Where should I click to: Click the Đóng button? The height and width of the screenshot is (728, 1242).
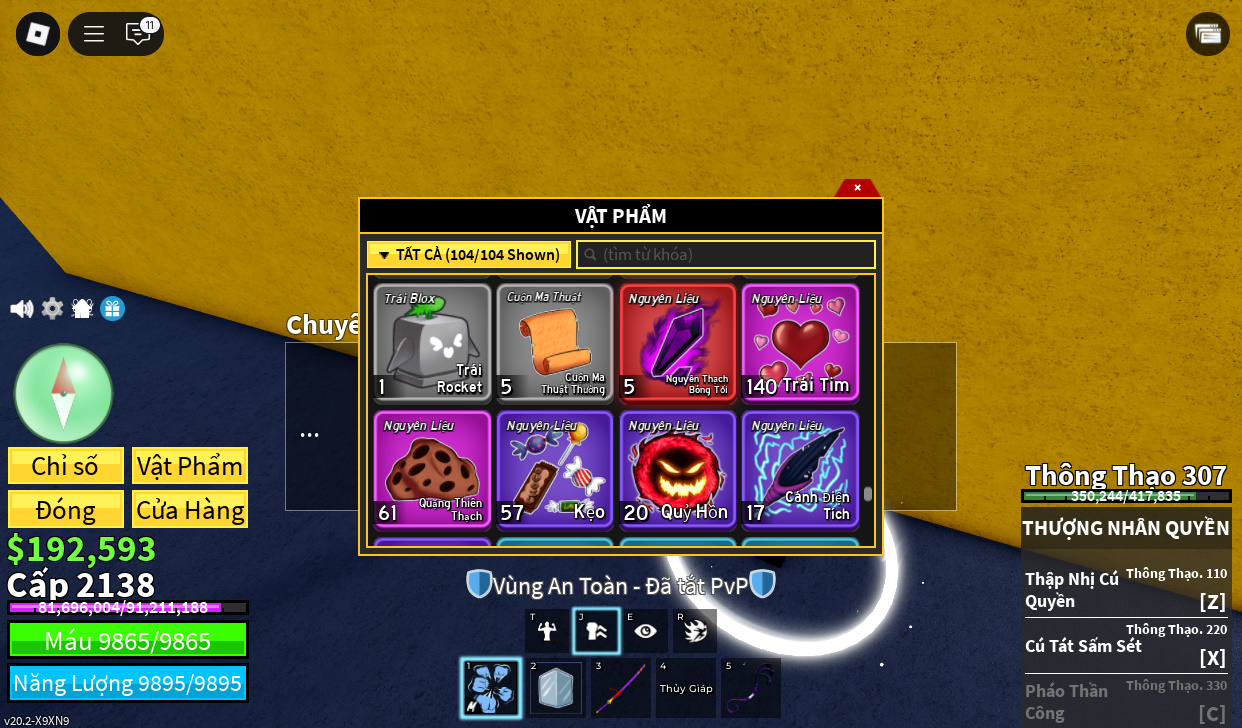click(x=66, y=510)
